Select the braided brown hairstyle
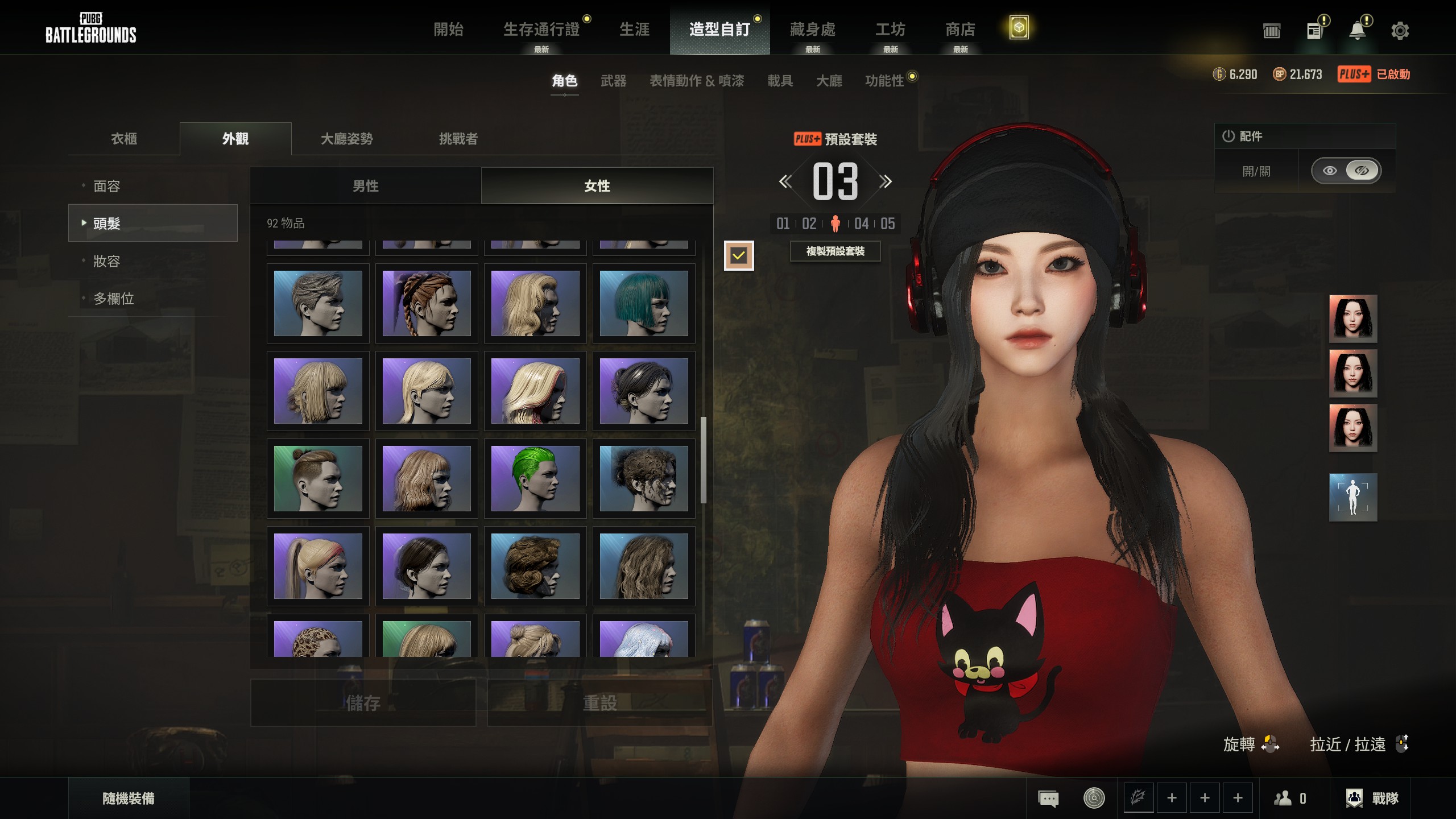 click(x=427, y=303)
